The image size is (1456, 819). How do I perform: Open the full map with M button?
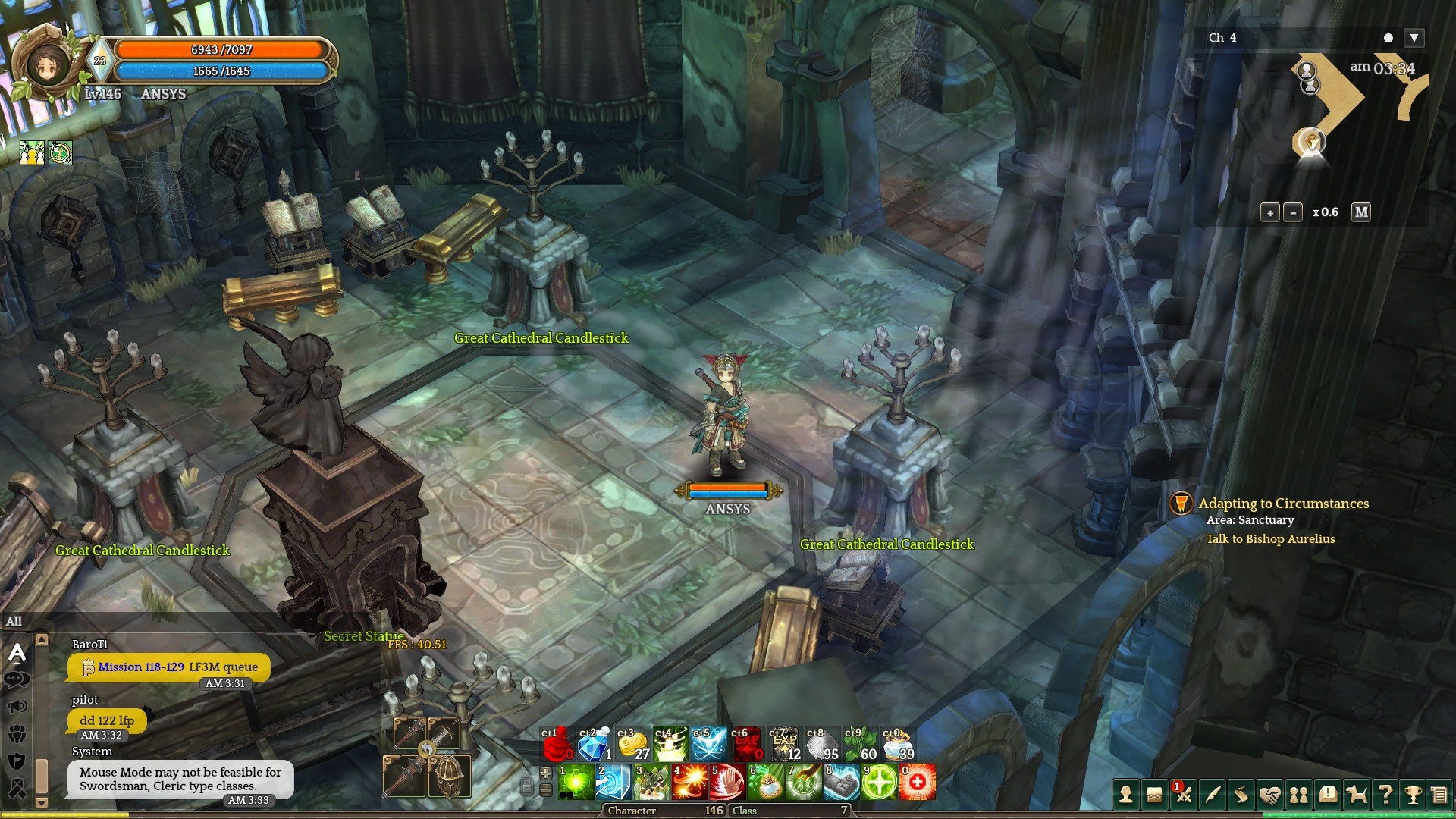click(x=1361, y=212)
